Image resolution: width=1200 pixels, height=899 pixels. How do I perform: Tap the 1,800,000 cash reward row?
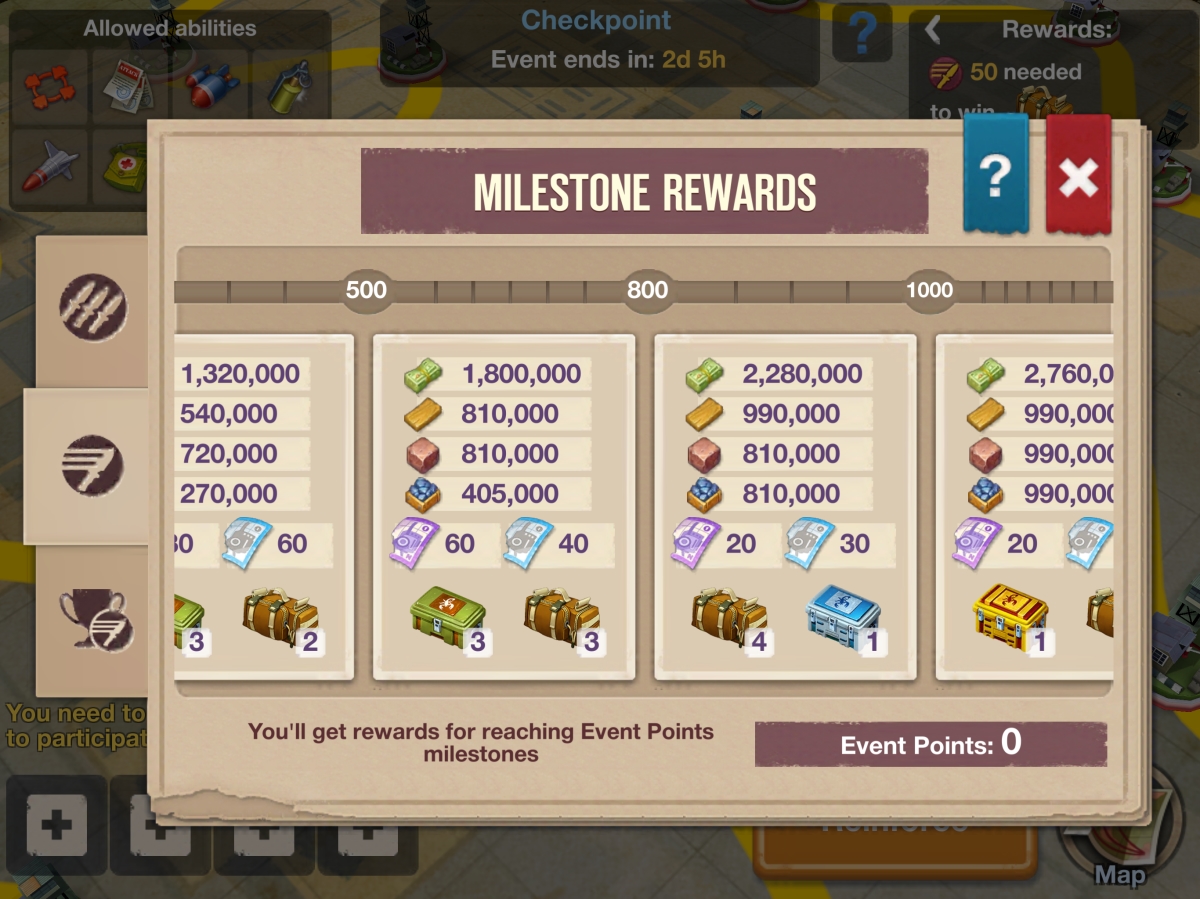[x=496, y=374]
